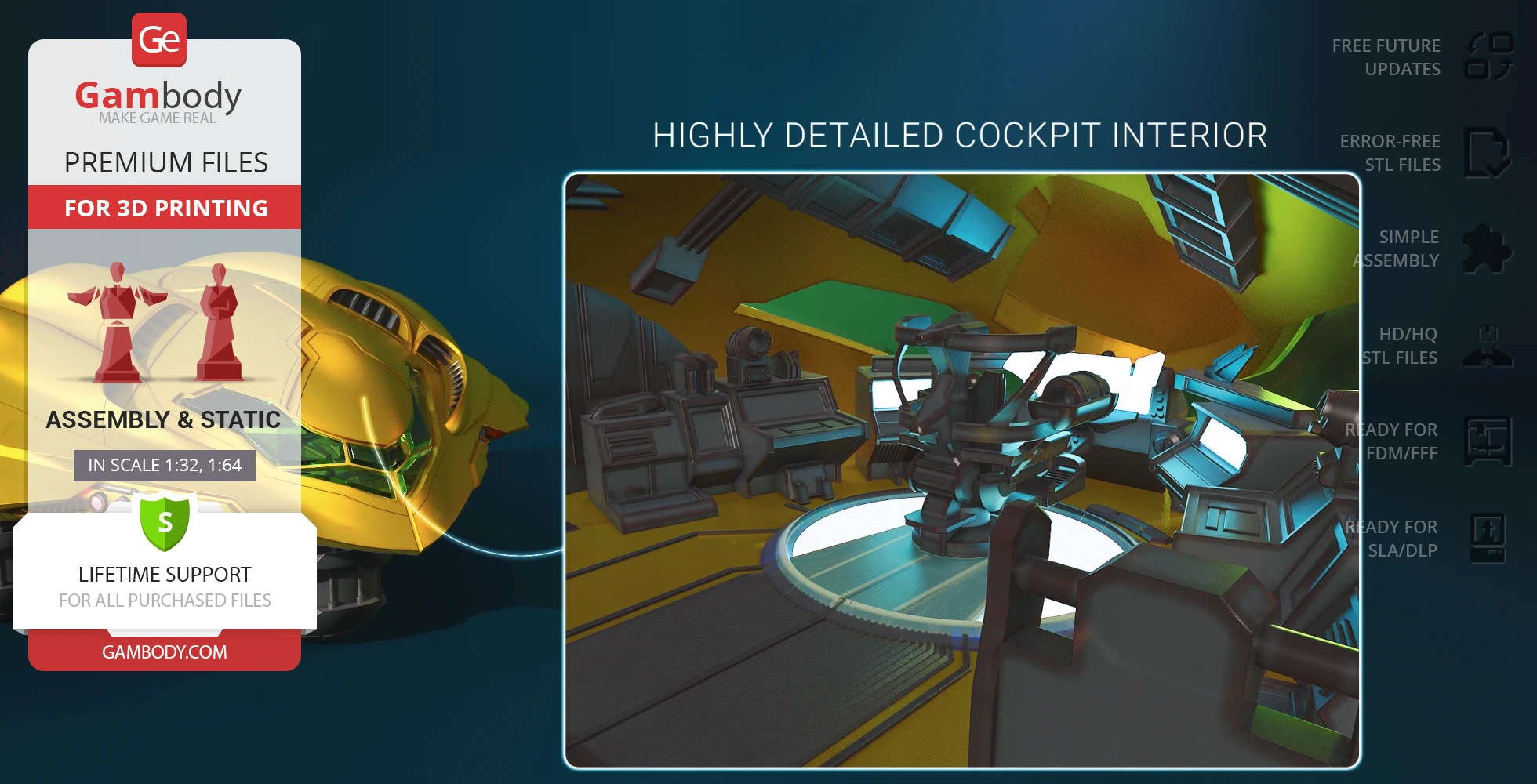
Task: Select the Free Future Updates icon
Action: click(x=1488, y=56)
